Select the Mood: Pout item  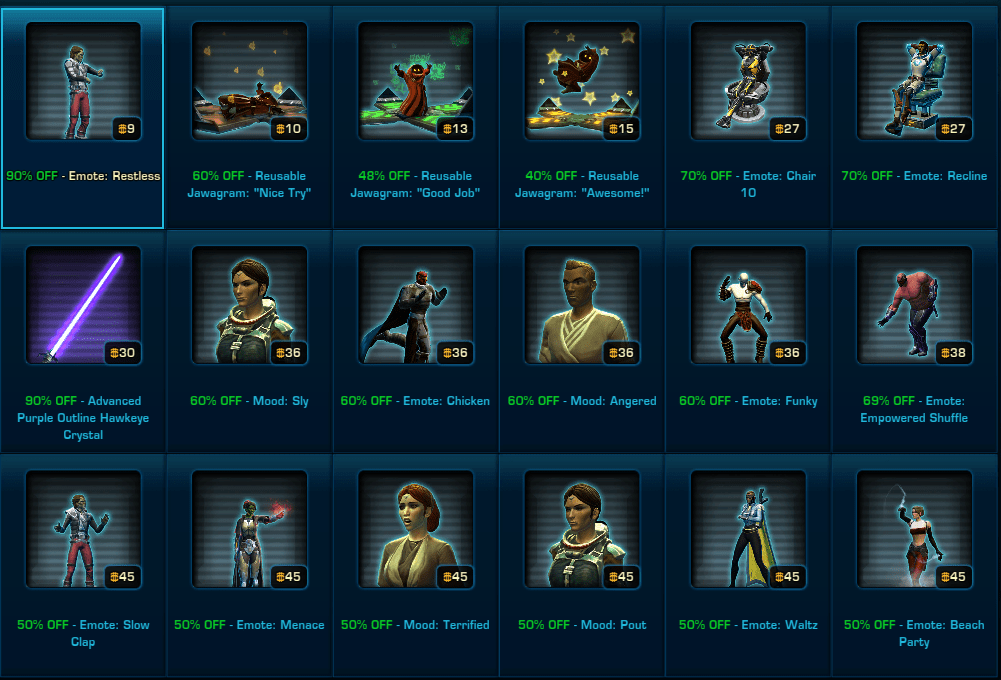(x=582, y=530)
